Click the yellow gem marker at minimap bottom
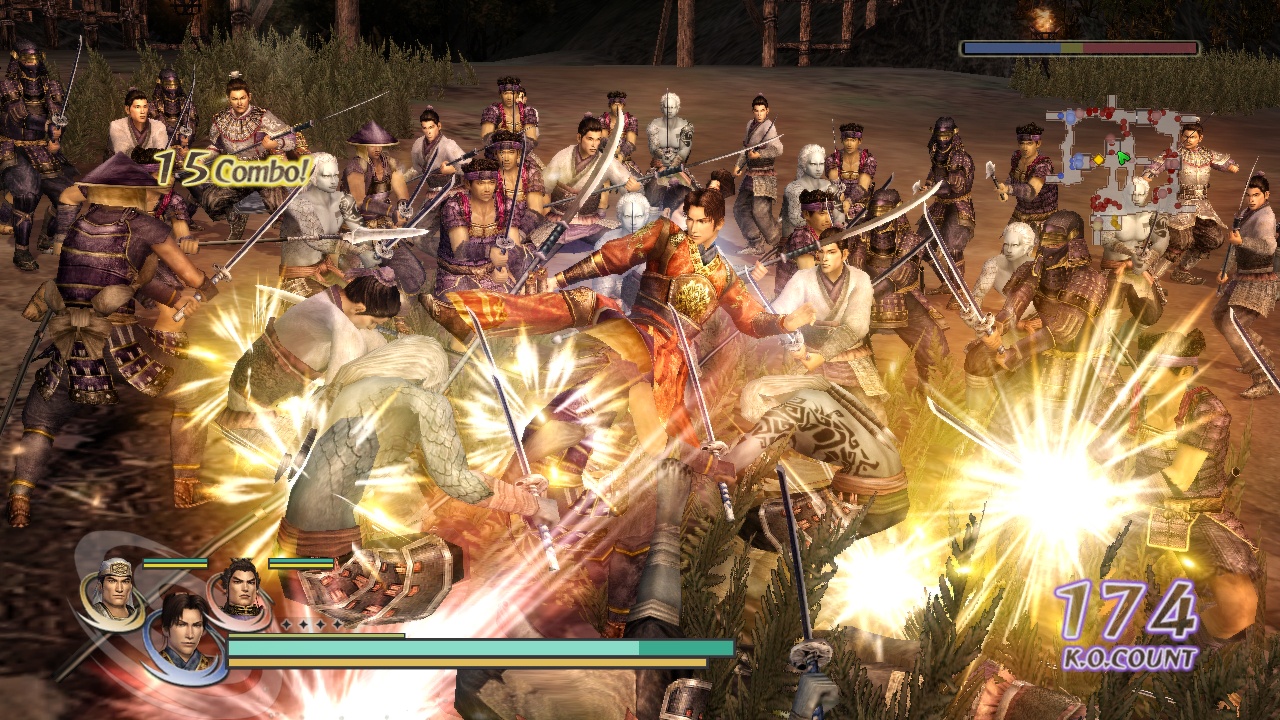 coord(1115,220)
